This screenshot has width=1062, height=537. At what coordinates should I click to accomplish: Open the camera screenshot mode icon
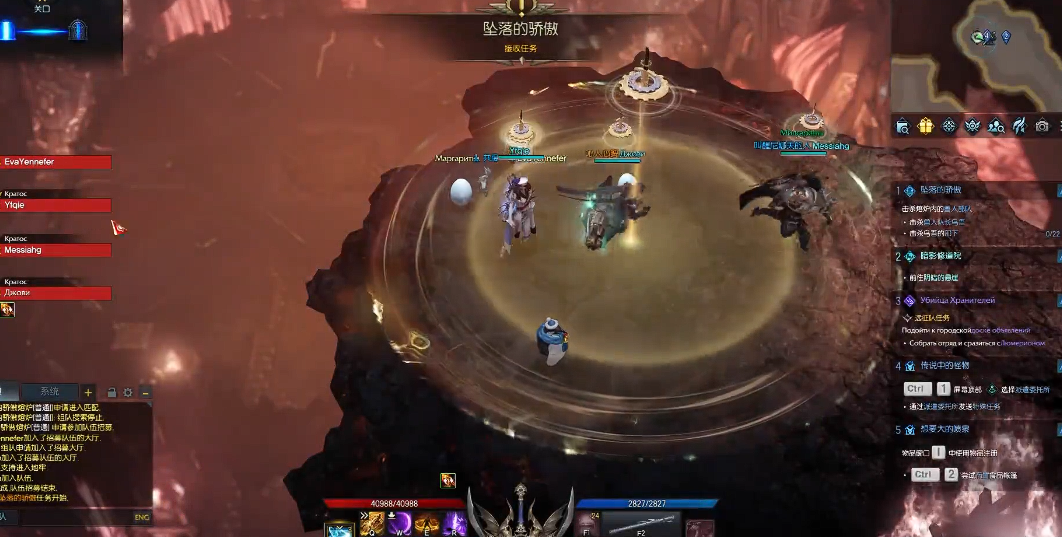click(x=1042, y=126)
